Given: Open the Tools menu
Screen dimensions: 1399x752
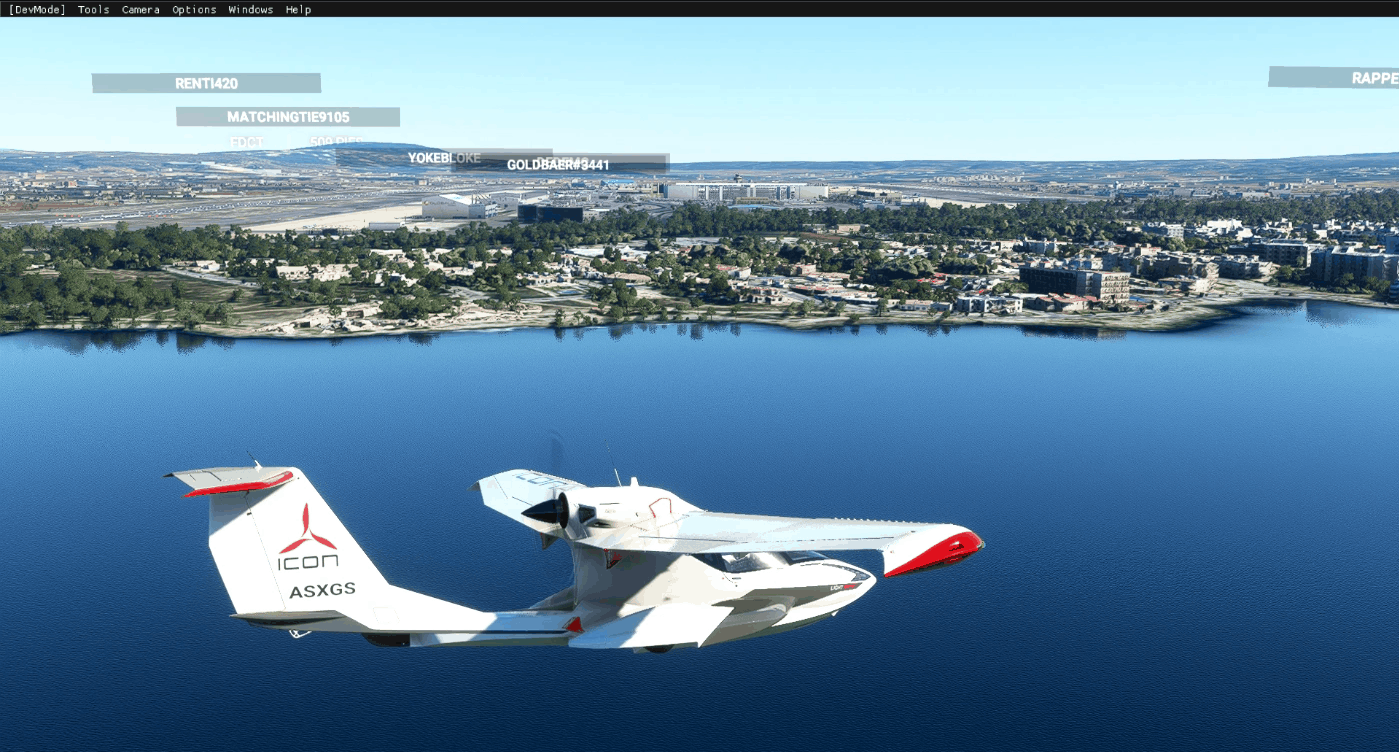Looking at the screenshot, I should tap(94, 9).
